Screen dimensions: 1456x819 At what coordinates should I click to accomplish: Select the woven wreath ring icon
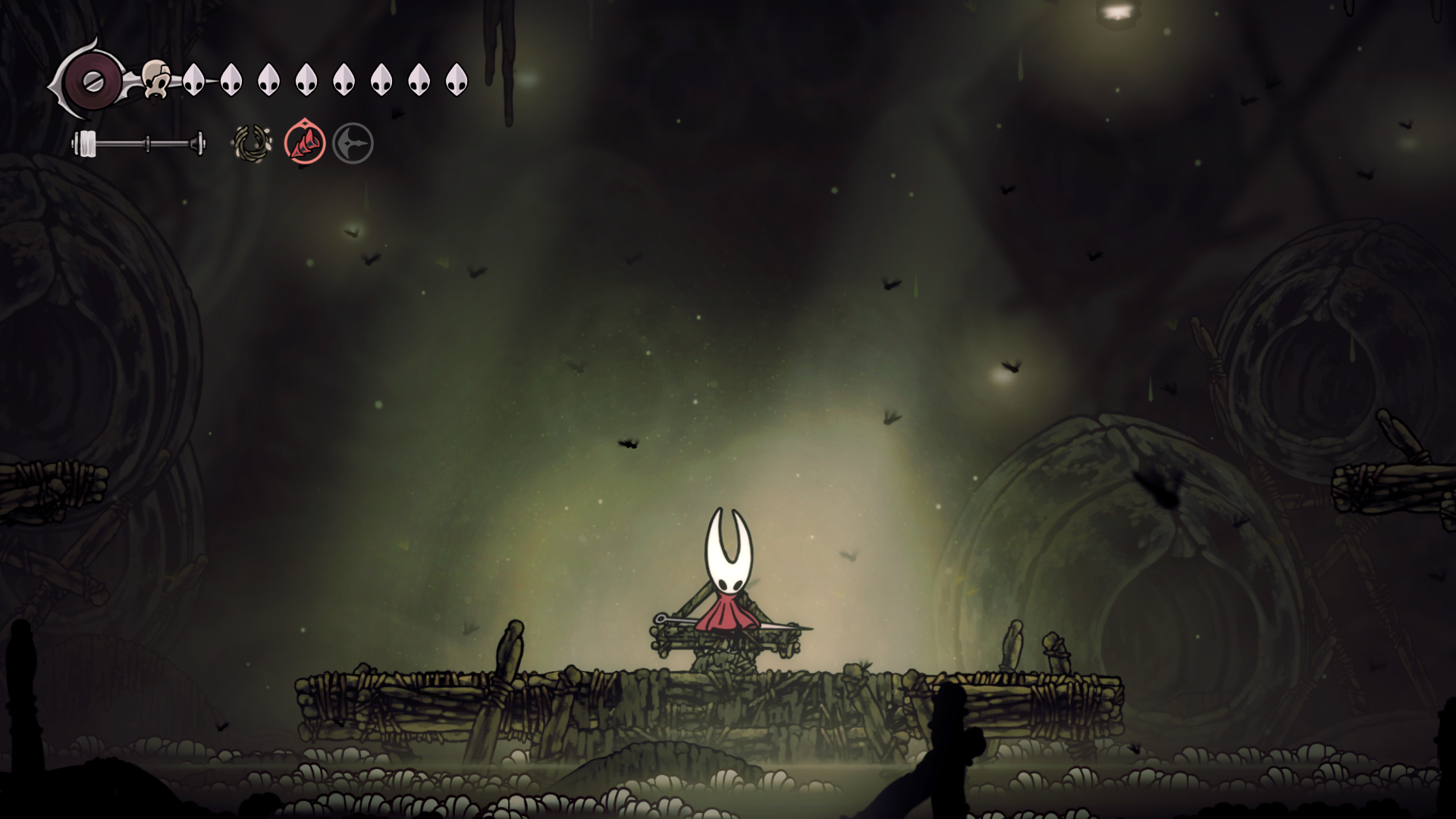point(252,143)
